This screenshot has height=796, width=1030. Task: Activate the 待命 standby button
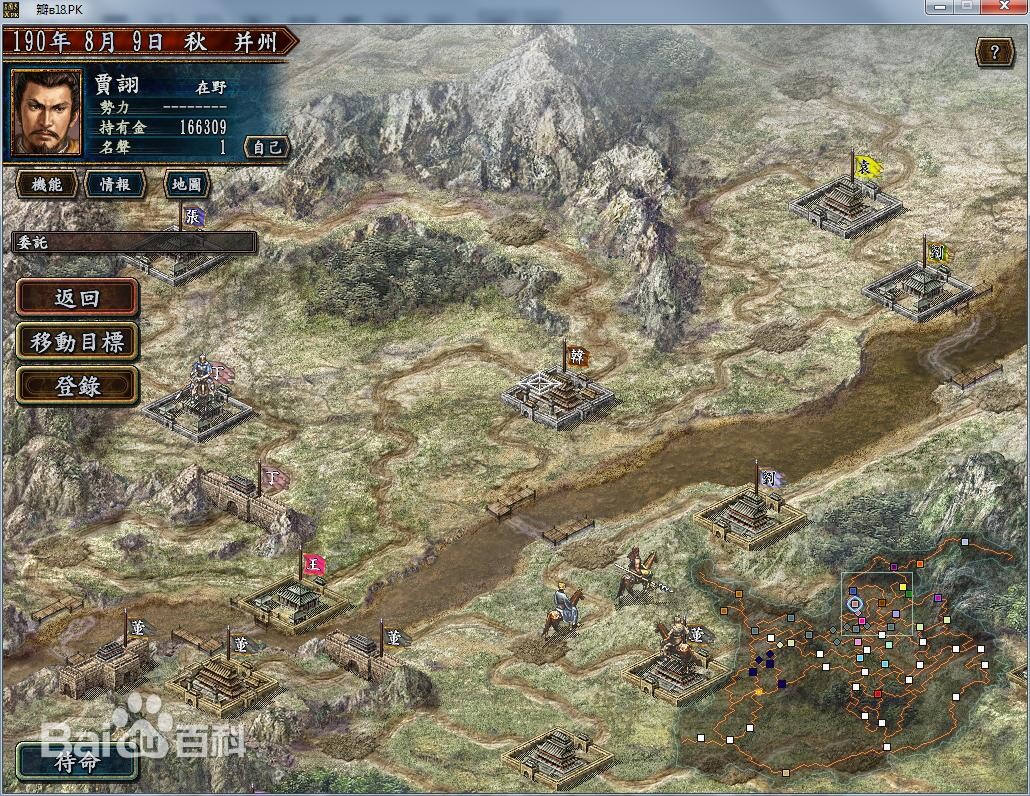coord(77,763)
